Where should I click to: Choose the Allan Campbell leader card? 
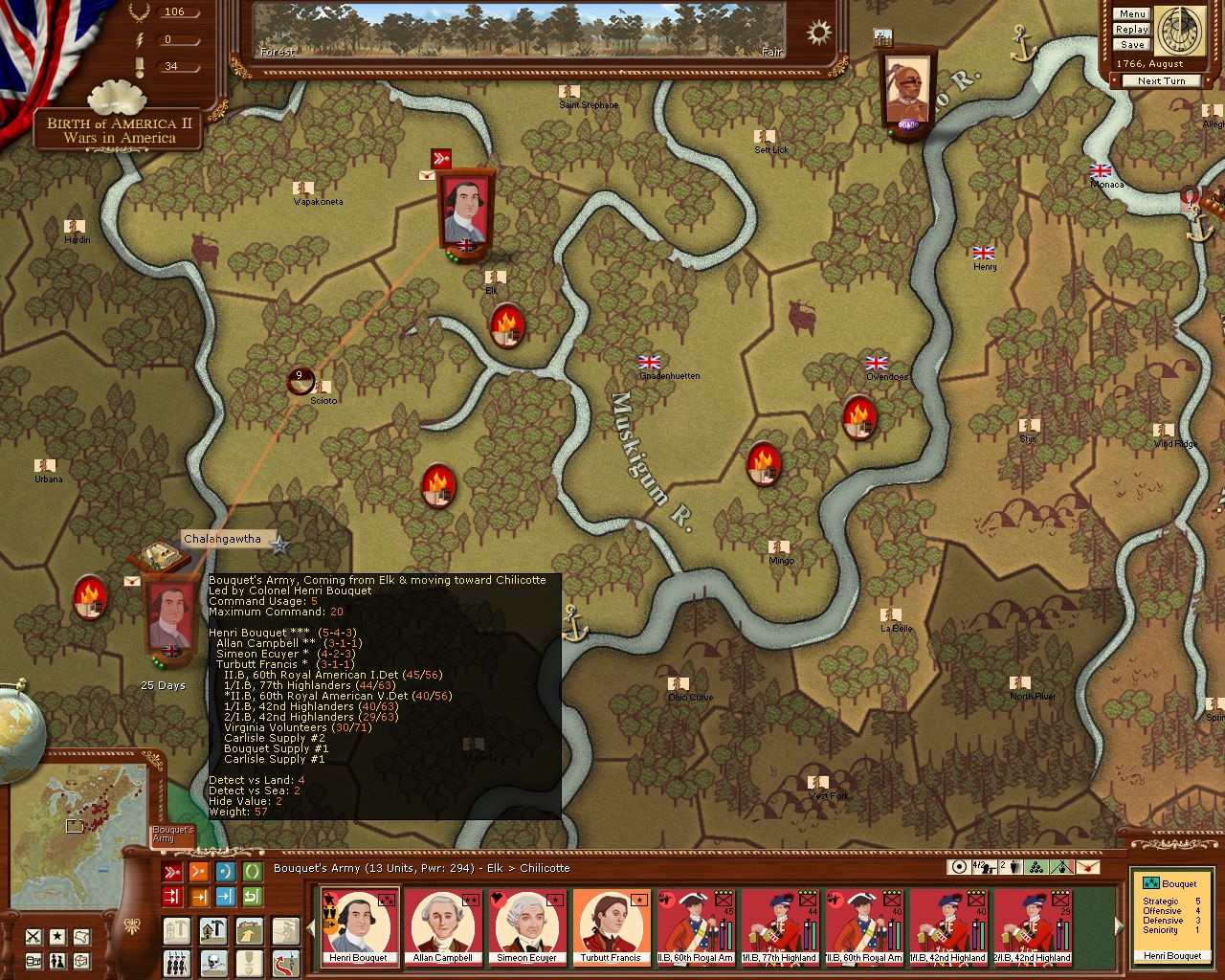pos(442,926)
